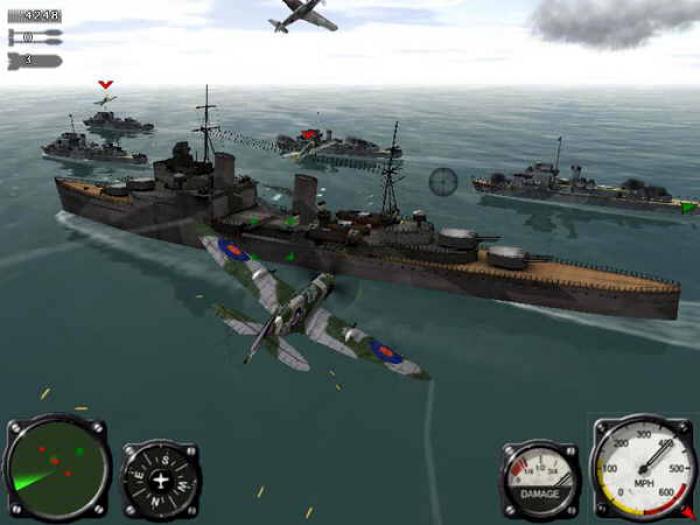This screenshot has width=700, height=525.
Task: Click the DAMAGE gauge dial
Action: [540, 480]
